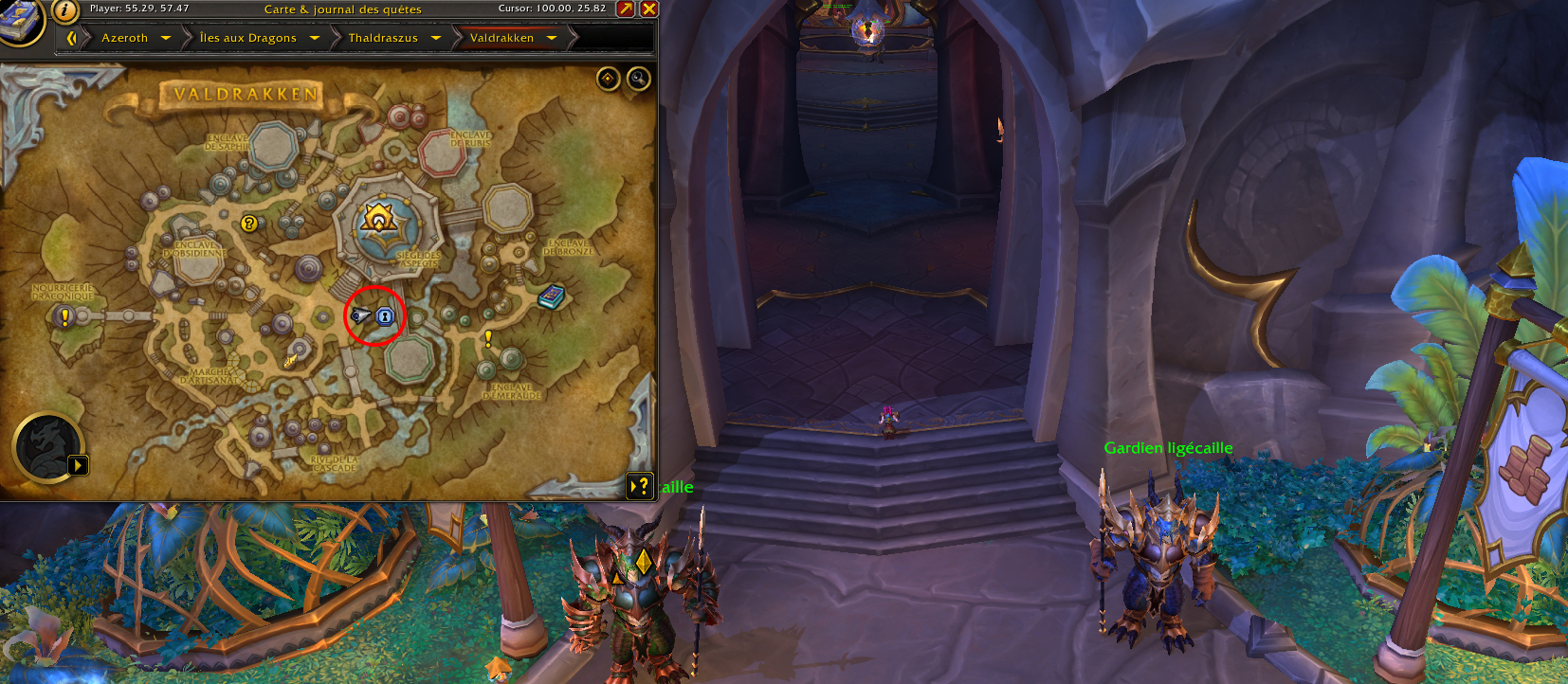Select the blue book marker near Enclave de Bronze

pos(551,297)
